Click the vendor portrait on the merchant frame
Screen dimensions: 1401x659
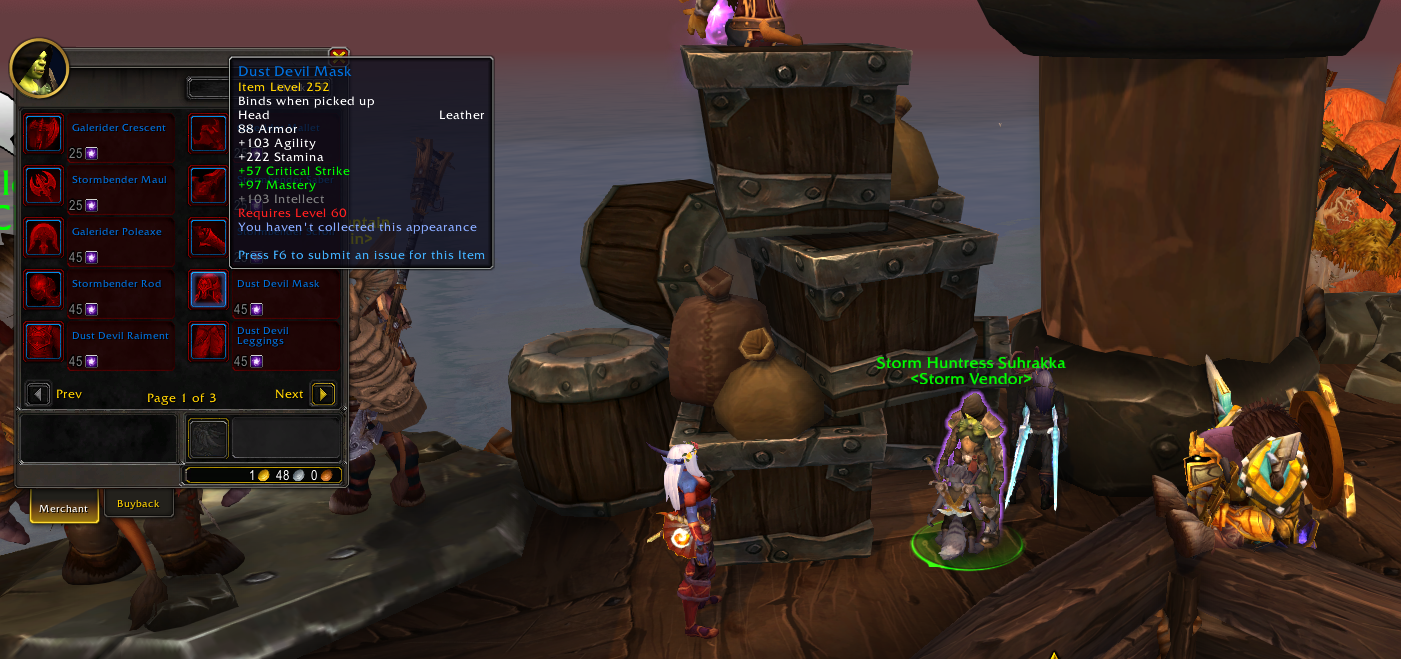(39, 68)
